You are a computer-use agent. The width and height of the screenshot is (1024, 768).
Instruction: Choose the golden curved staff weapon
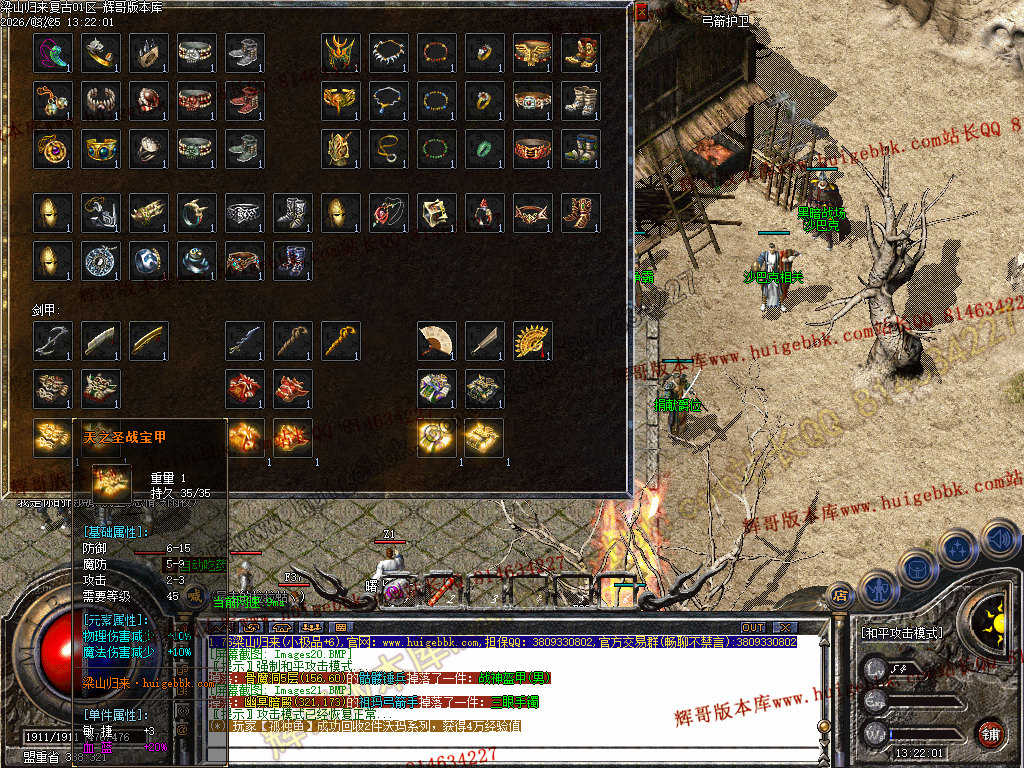click(x=341, y=341)
